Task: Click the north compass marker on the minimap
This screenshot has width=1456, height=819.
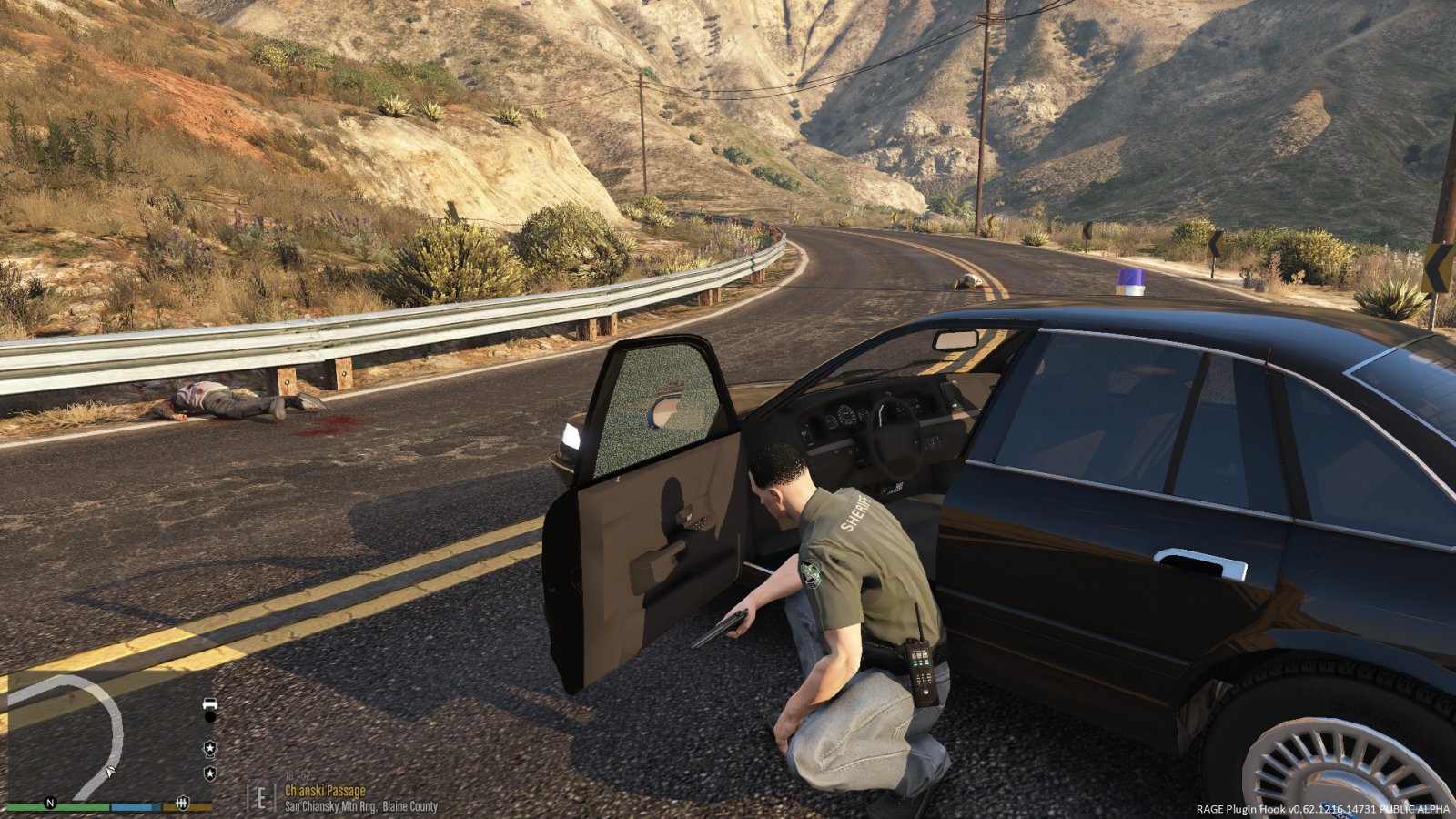Action: click(50, 803)
